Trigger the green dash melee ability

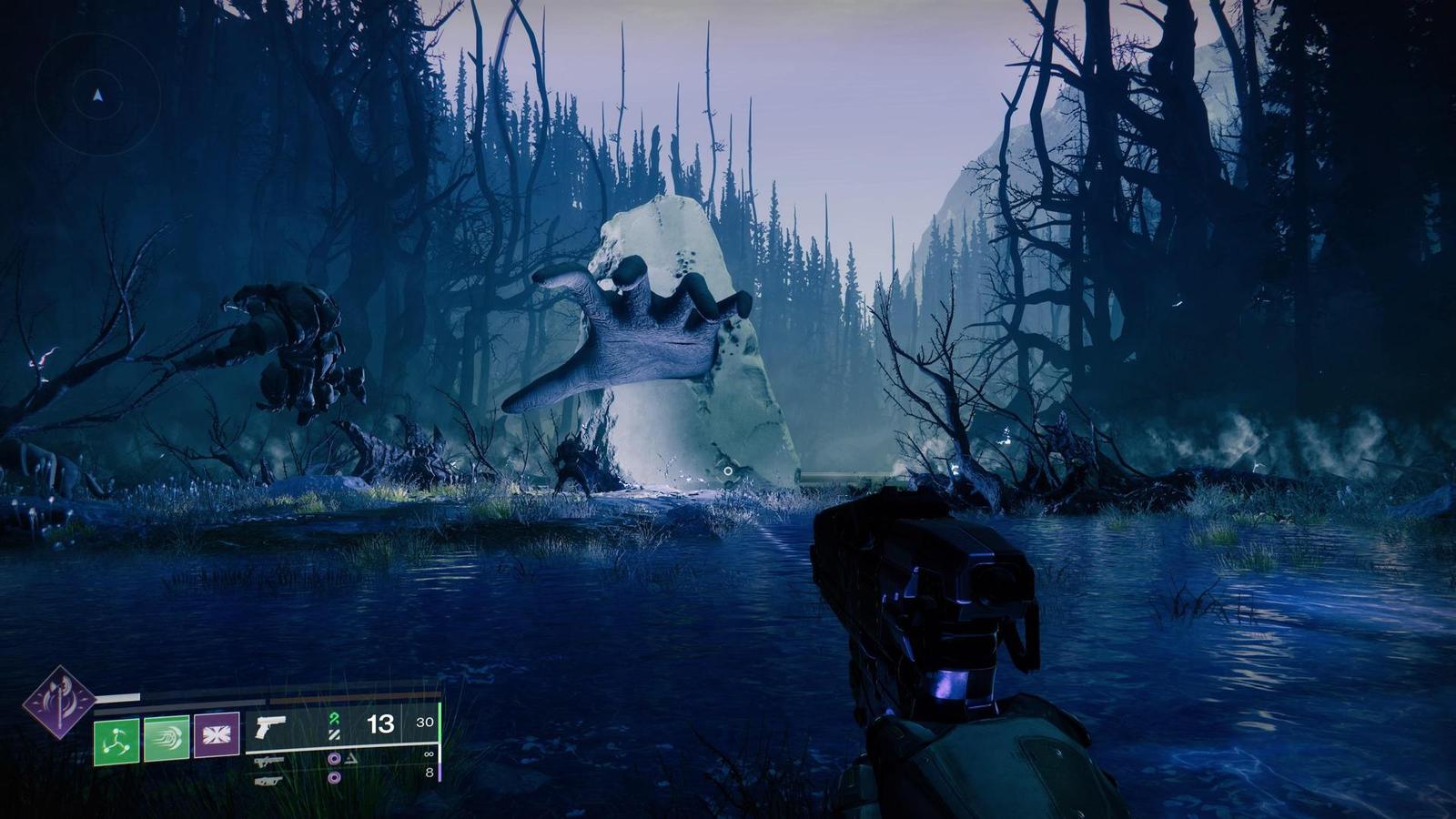pos(167,738)
